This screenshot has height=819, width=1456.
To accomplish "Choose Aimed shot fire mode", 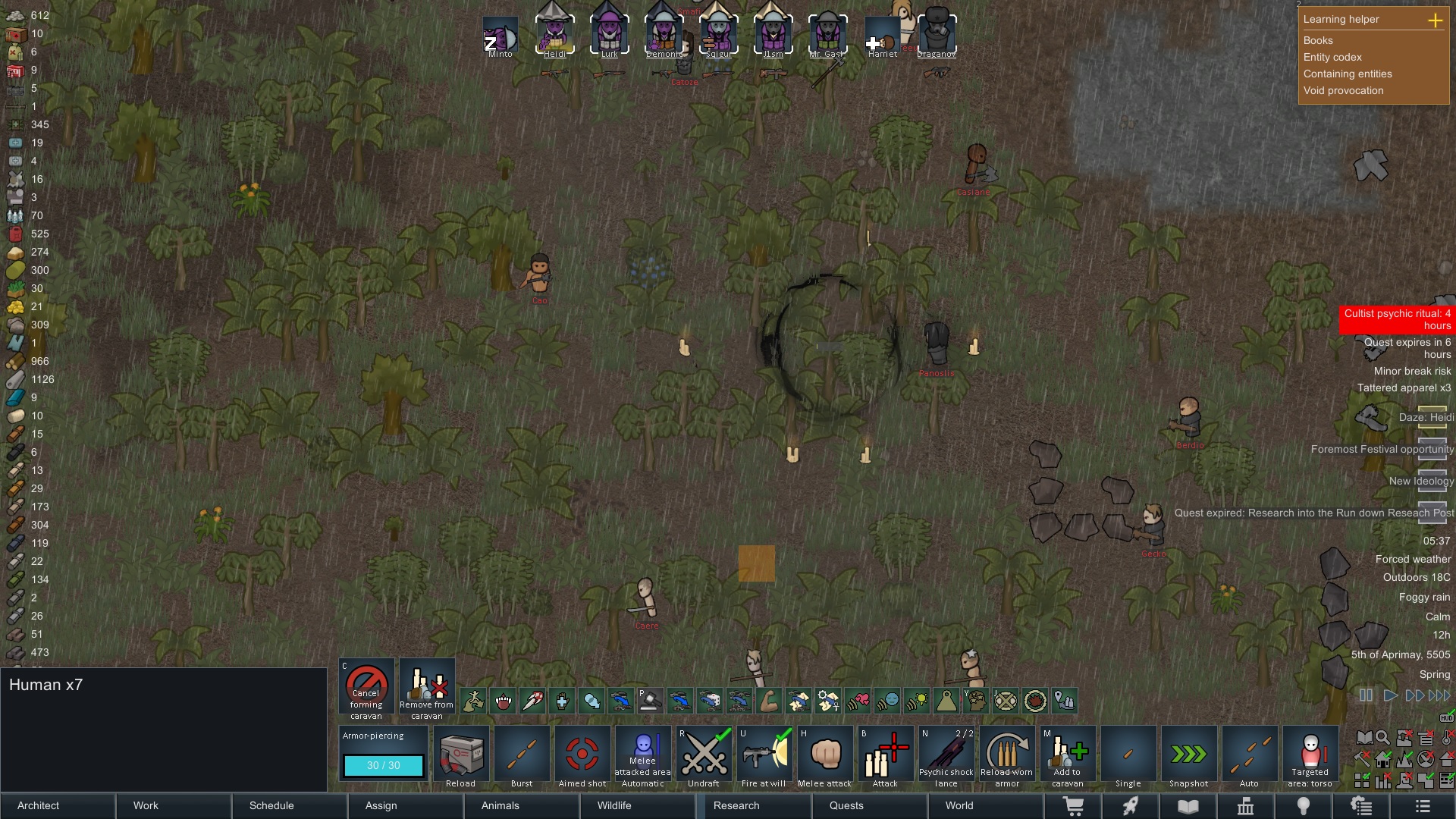I will 582,756.
